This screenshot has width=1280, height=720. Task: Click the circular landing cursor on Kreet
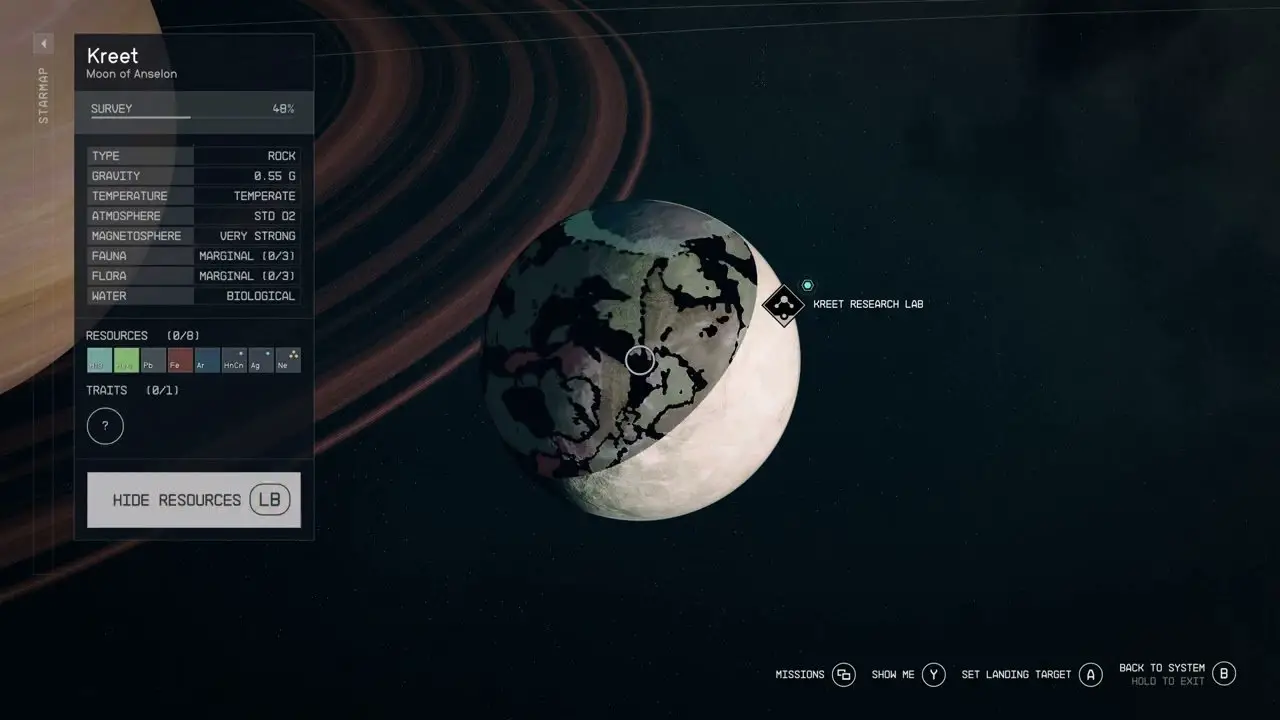coord(640,360)
